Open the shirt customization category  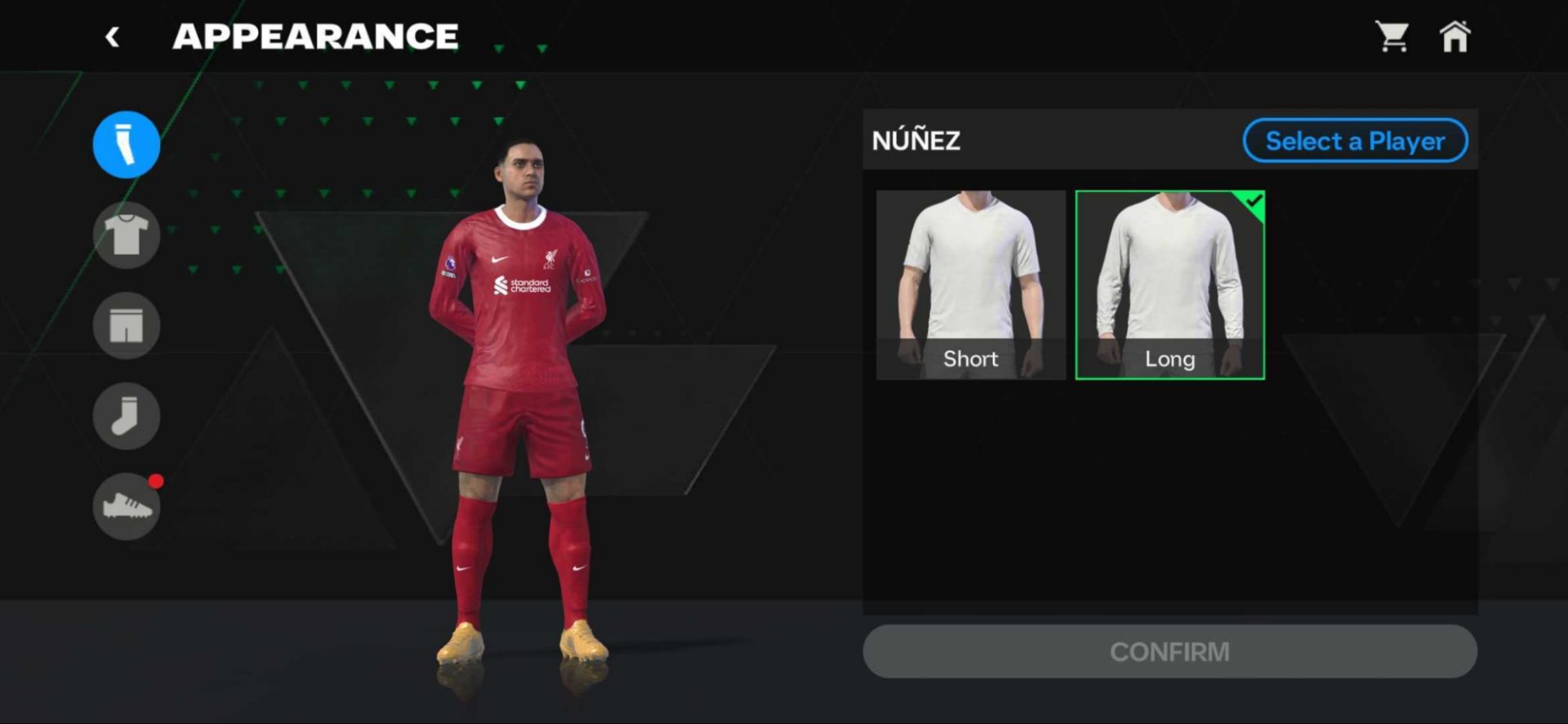pos(125,235)
